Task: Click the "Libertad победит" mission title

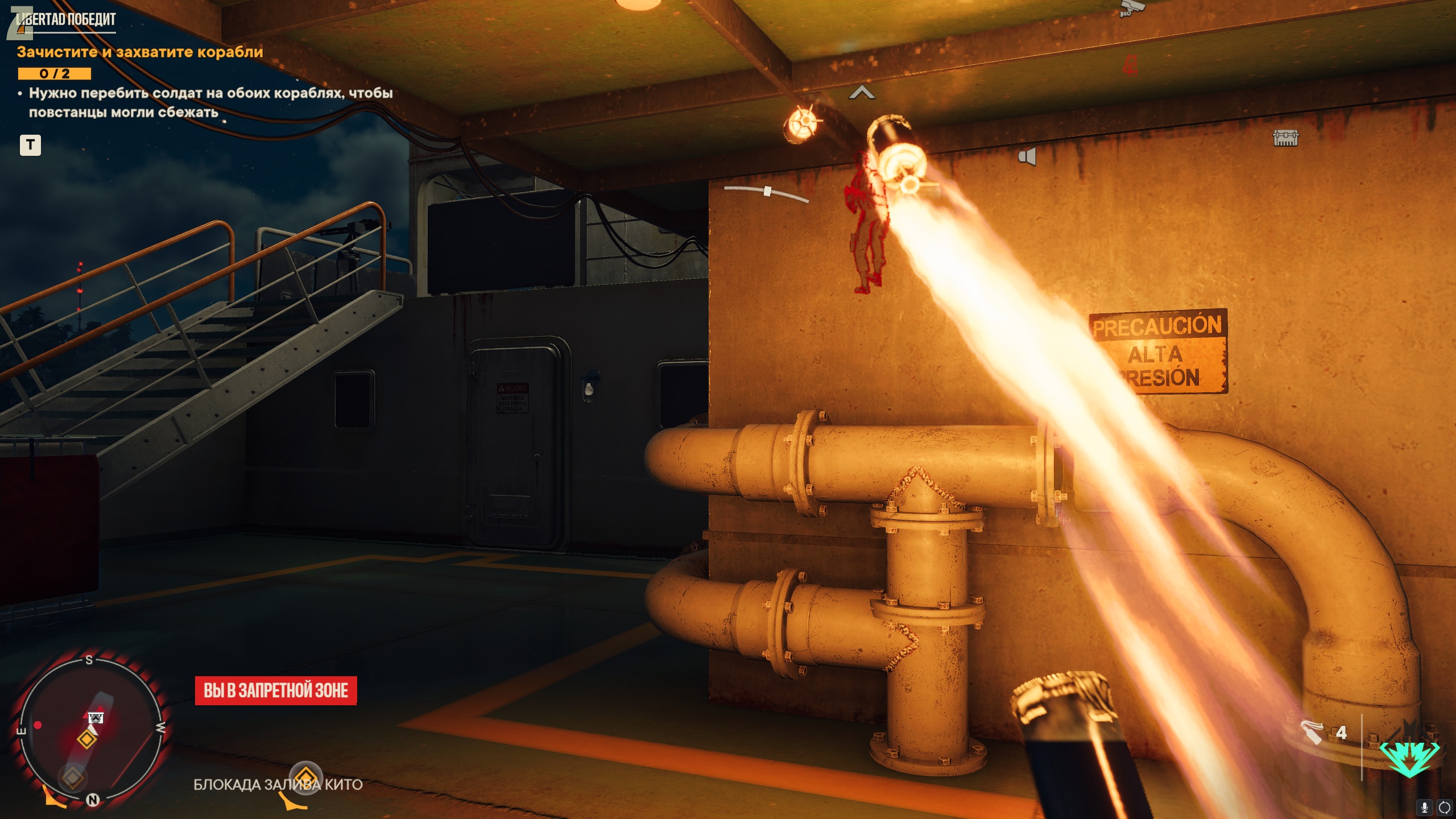Action: [x=67, y=19]
